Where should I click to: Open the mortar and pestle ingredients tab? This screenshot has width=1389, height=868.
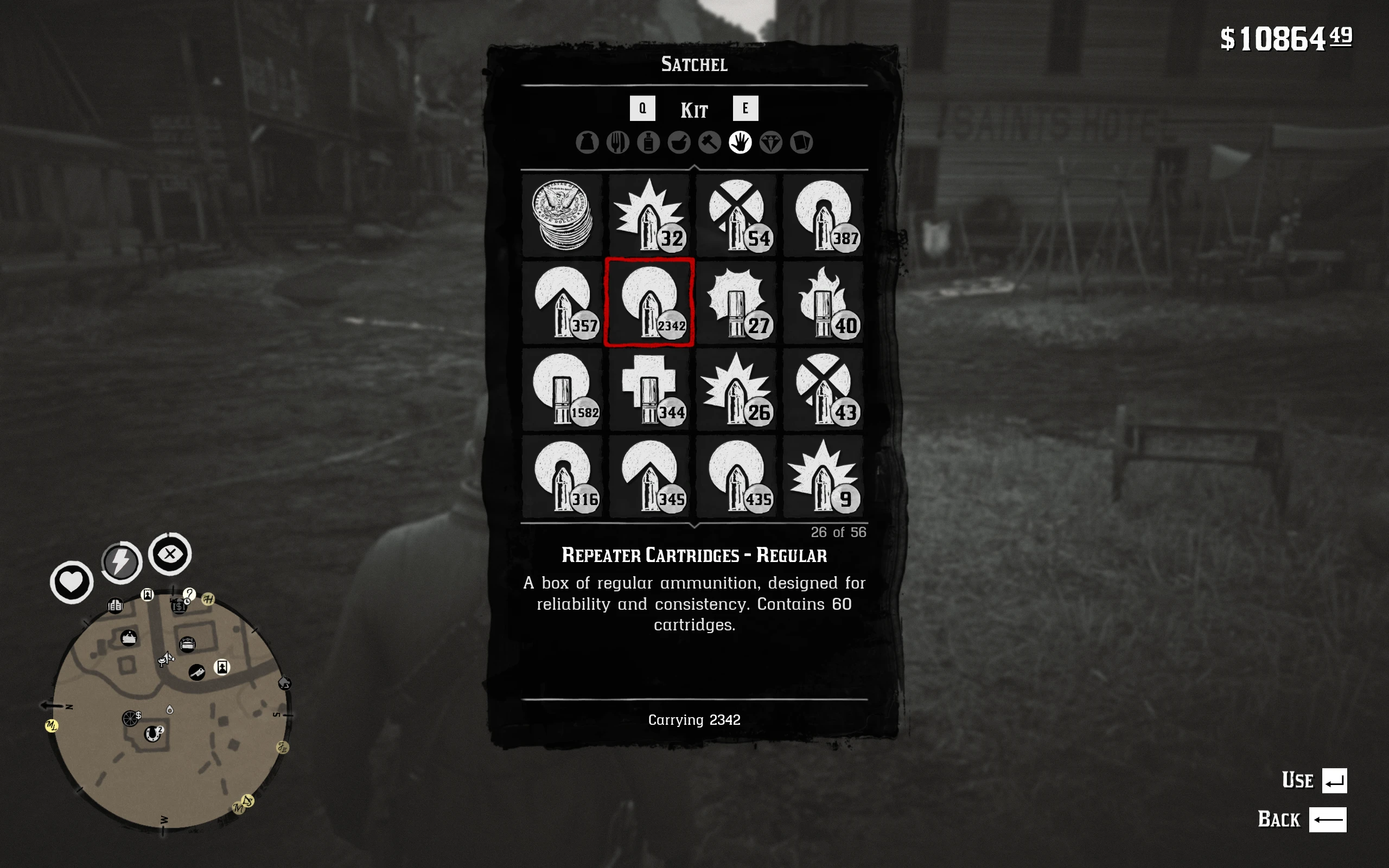[679, 142]
